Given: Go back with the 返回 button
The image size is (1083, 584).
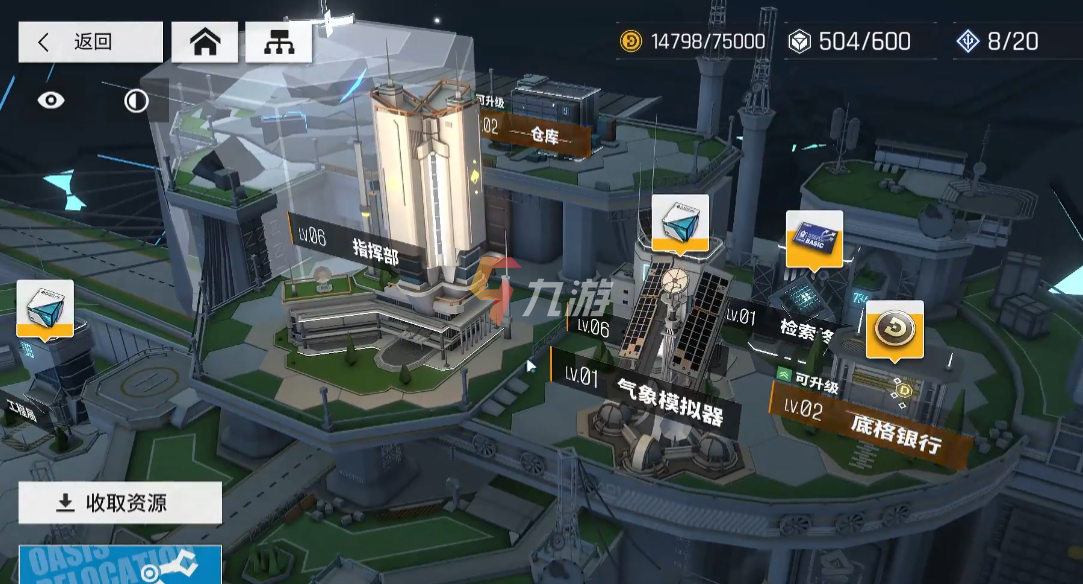Looking at the screenshot, I should [90, 42].
